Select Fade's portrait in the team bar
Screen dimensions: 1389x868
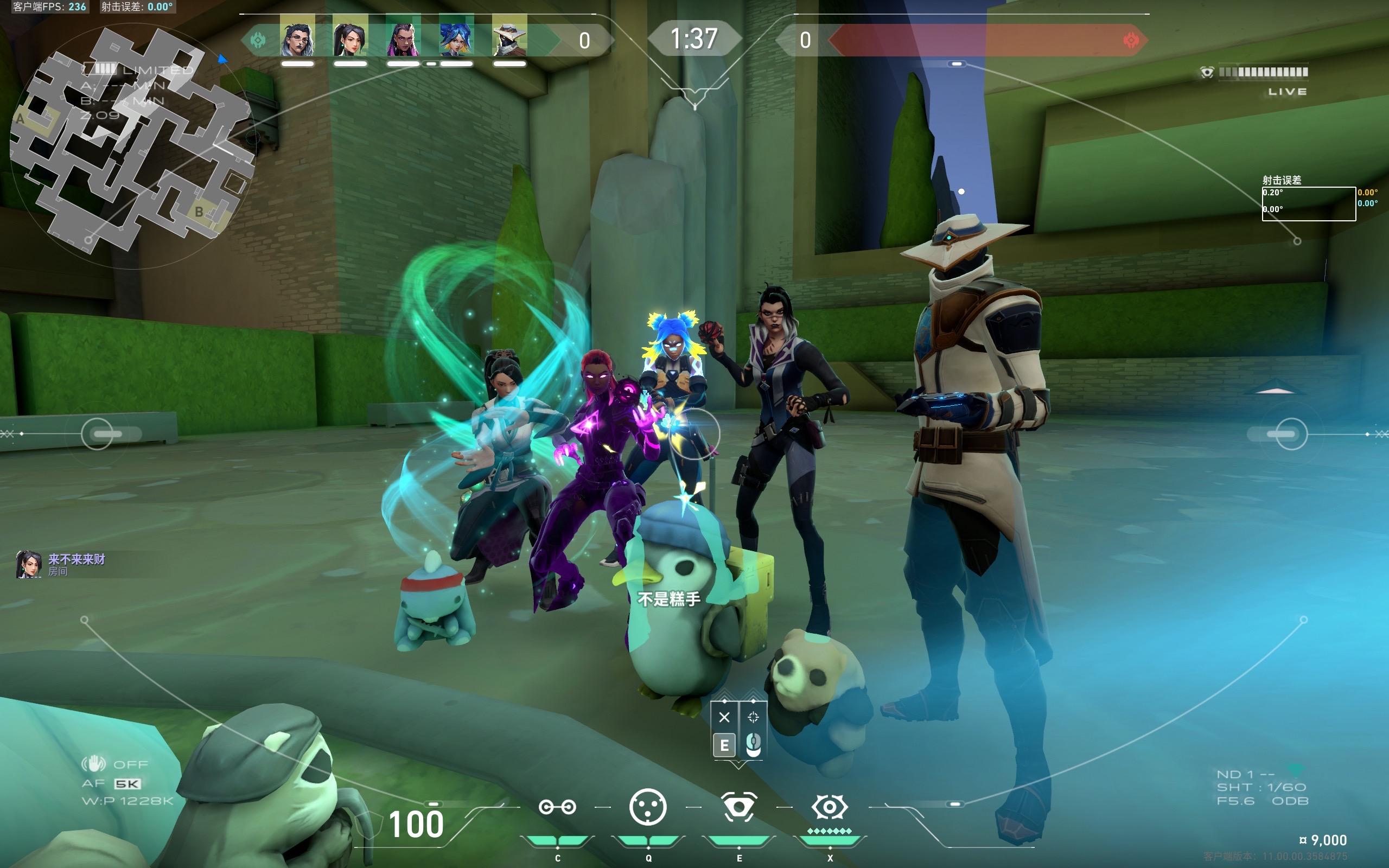coord(297,36)
